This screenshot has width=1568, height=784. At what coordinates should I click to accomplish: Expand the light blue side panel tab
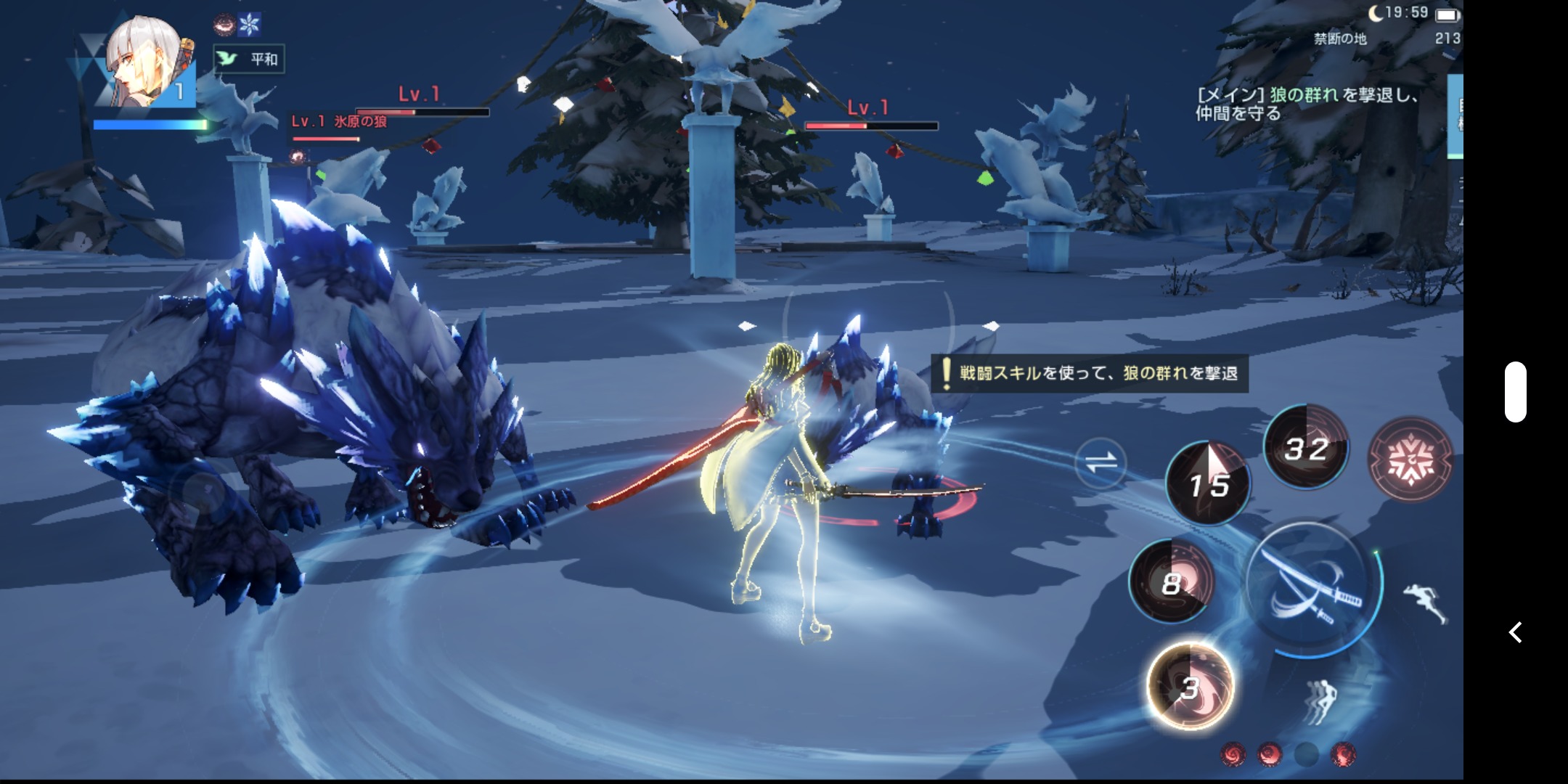click(x=1455, y=116)
